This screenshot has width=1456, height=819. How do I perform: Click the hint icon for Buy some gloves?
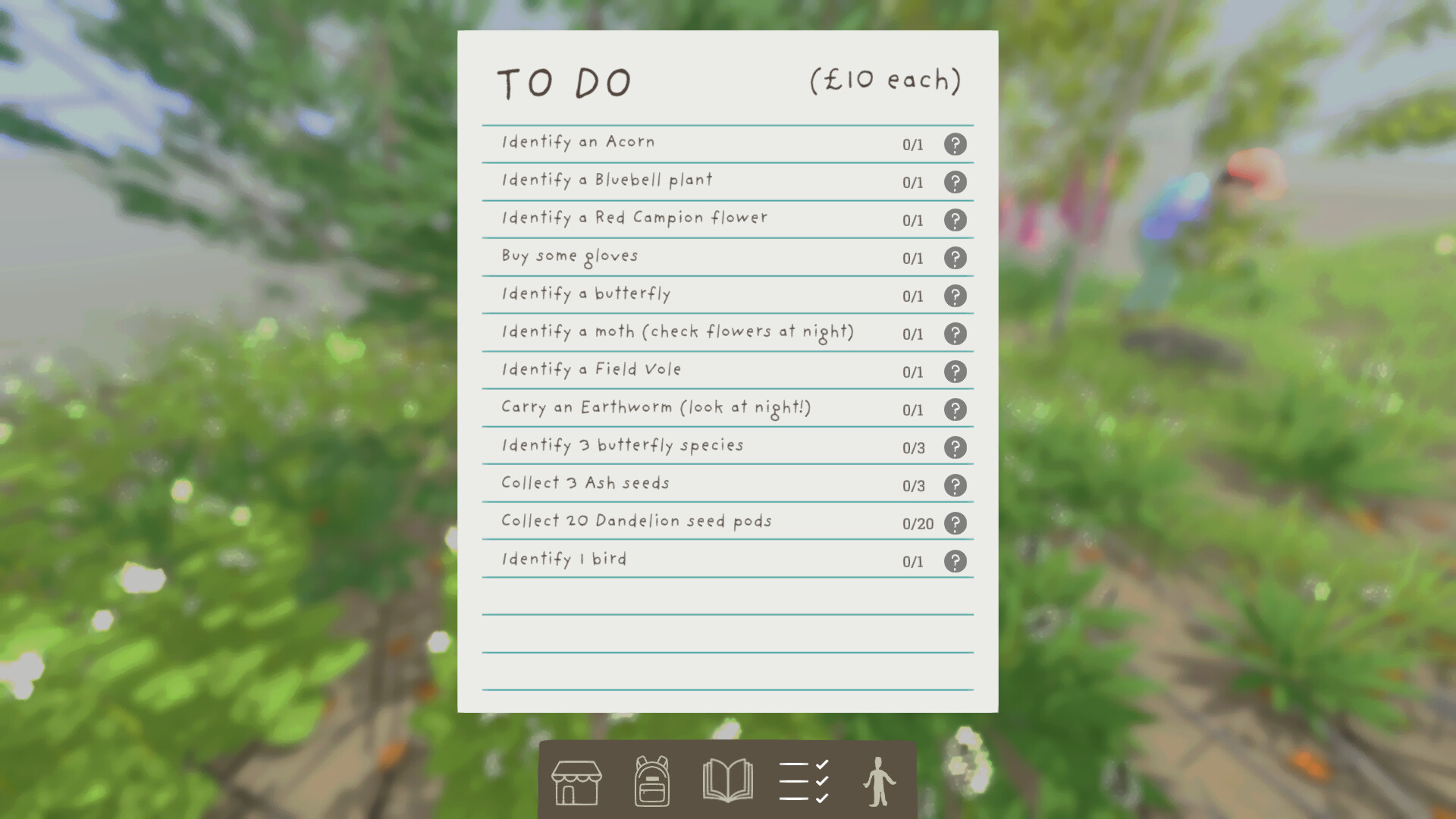(955, 258)
